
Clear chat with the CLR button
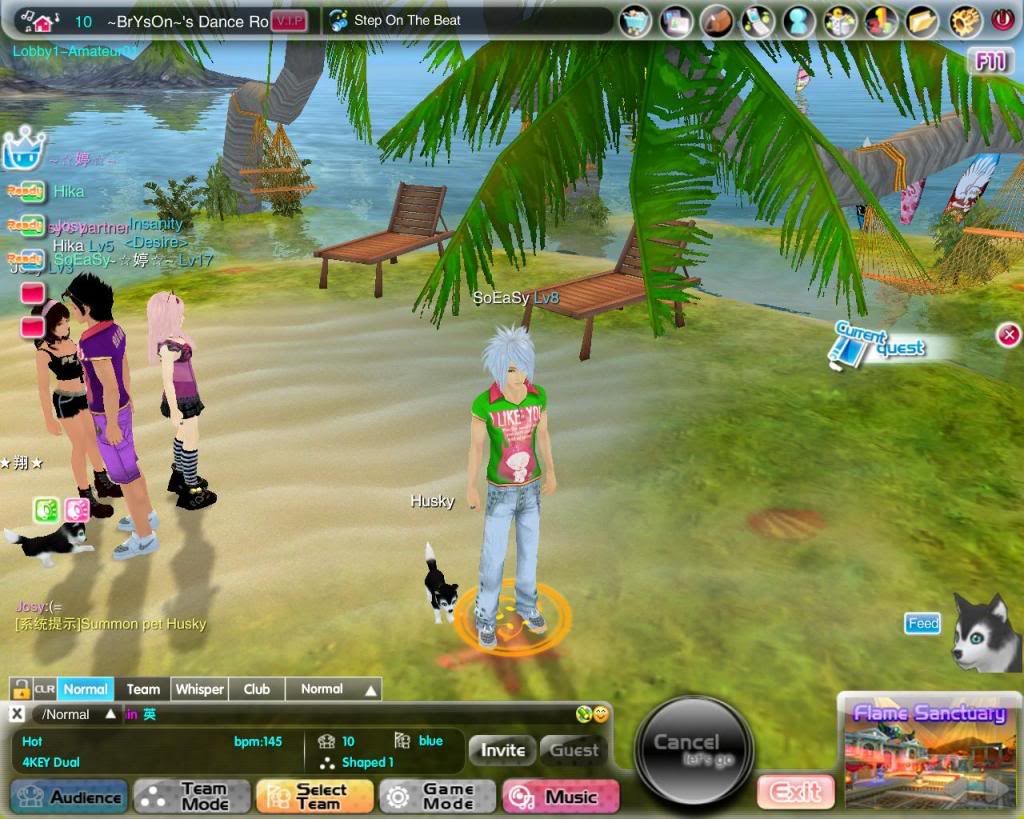[44, 689]
